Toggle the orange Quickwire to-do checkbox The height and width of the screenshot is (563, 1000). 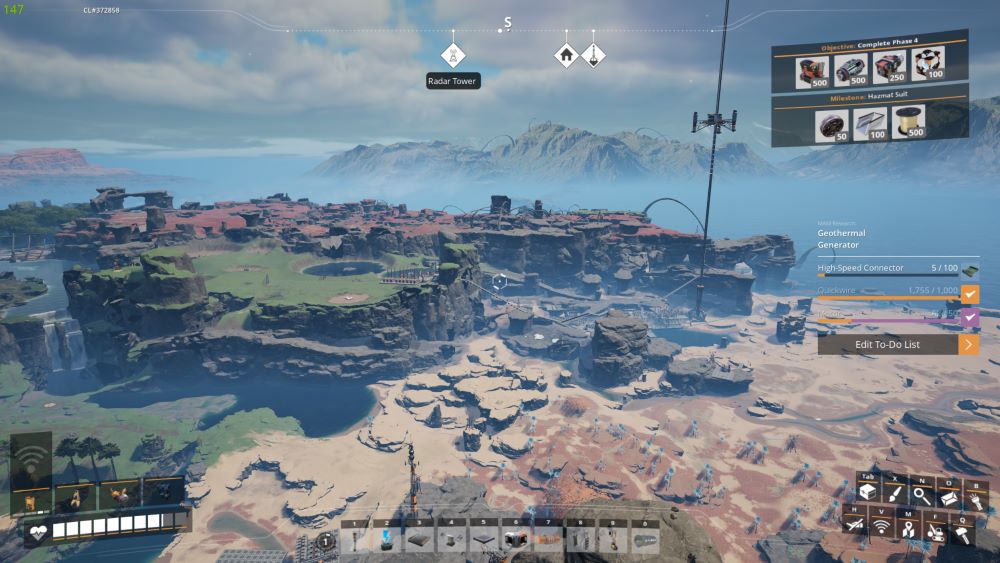click(969, 294)
